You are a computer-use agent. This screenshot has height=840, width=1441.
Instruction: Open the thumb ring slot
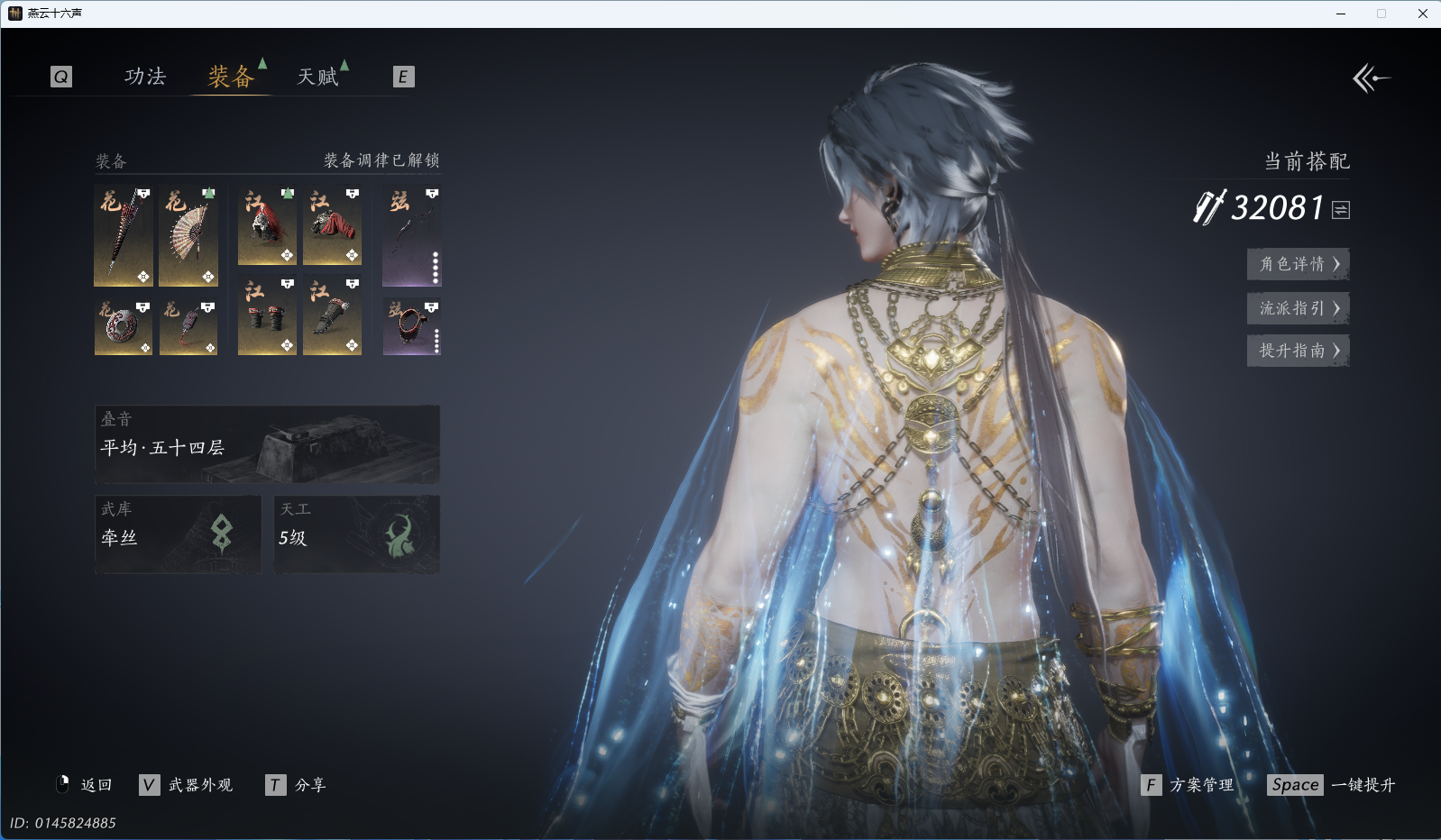tap(411, 326)
